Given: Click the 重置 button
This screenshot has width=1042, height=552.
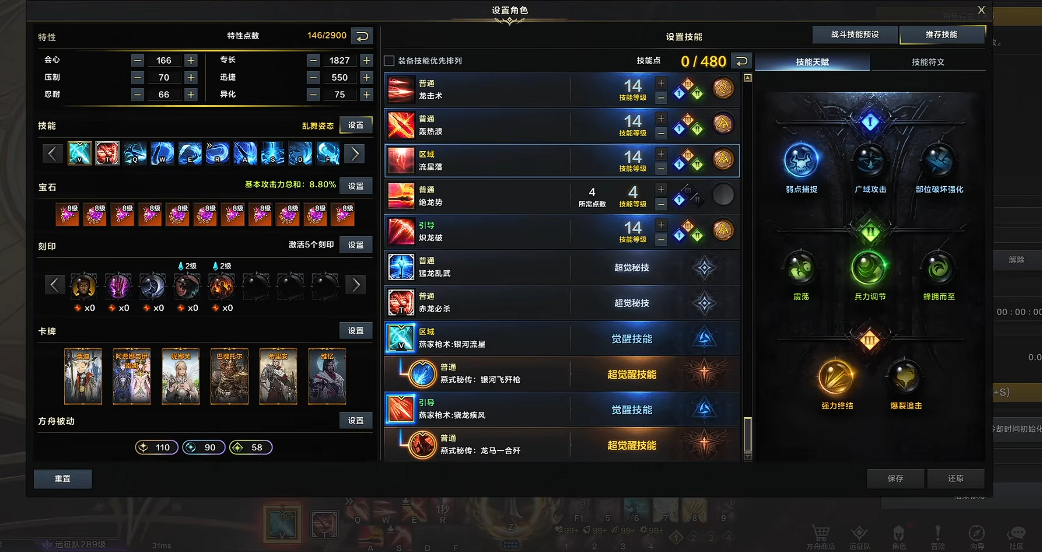Looking at the screenshot, I should (63, 479).
